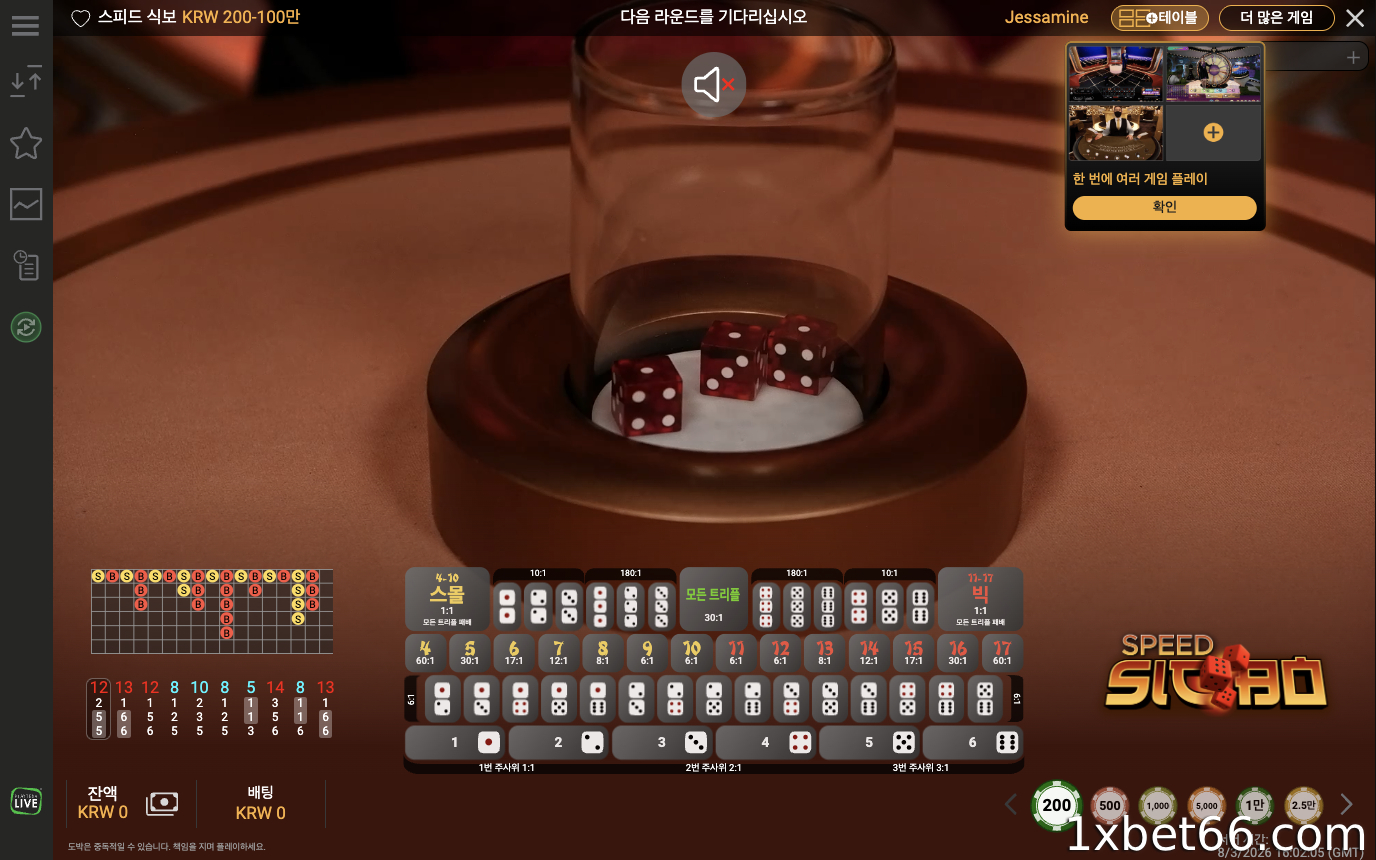
Task: Open the +테이블 multi-table button
Action: point(1160,18)
